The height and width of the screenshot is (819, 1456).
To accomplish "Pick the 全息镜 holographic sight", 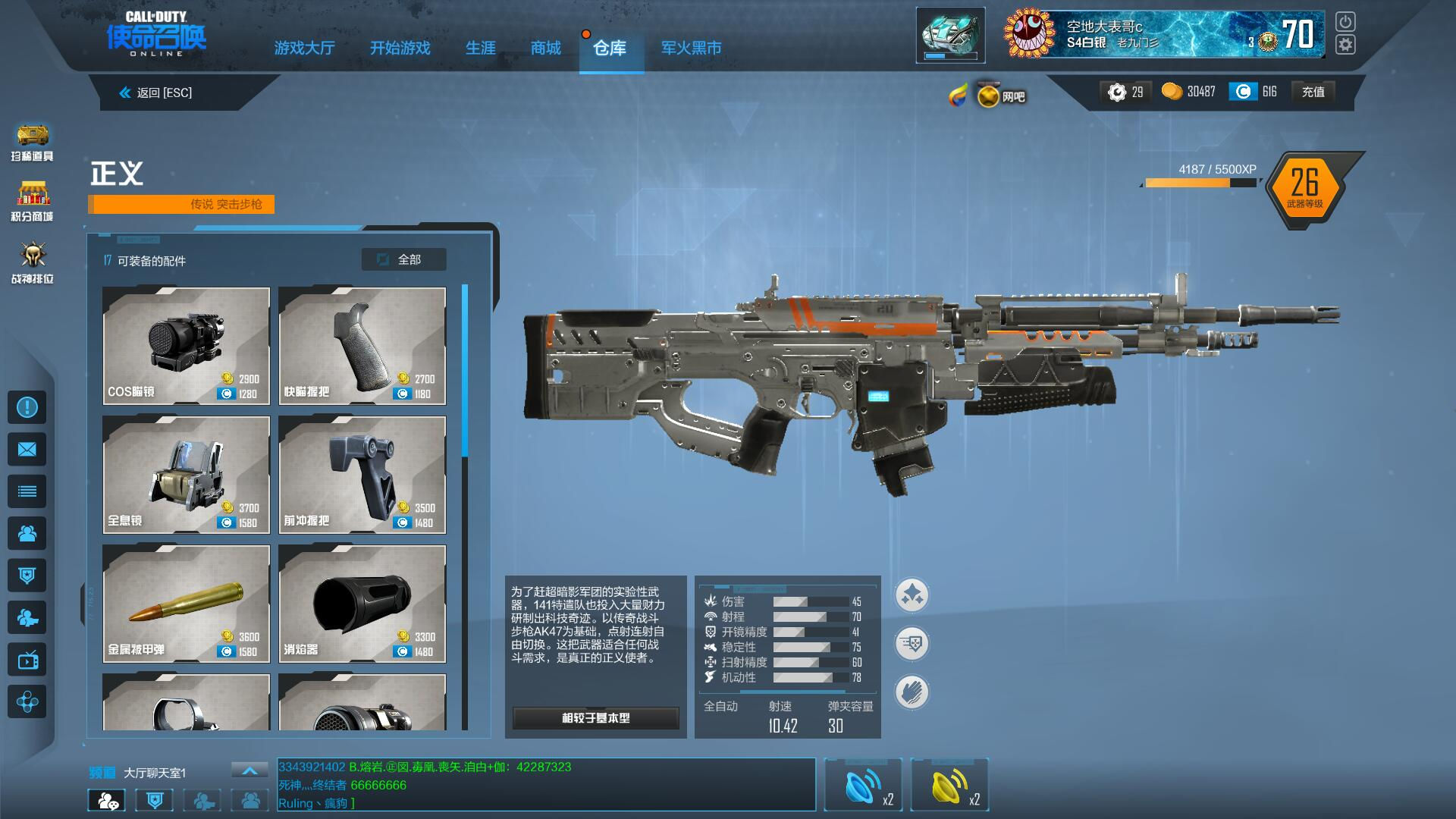I will (186, 475).
